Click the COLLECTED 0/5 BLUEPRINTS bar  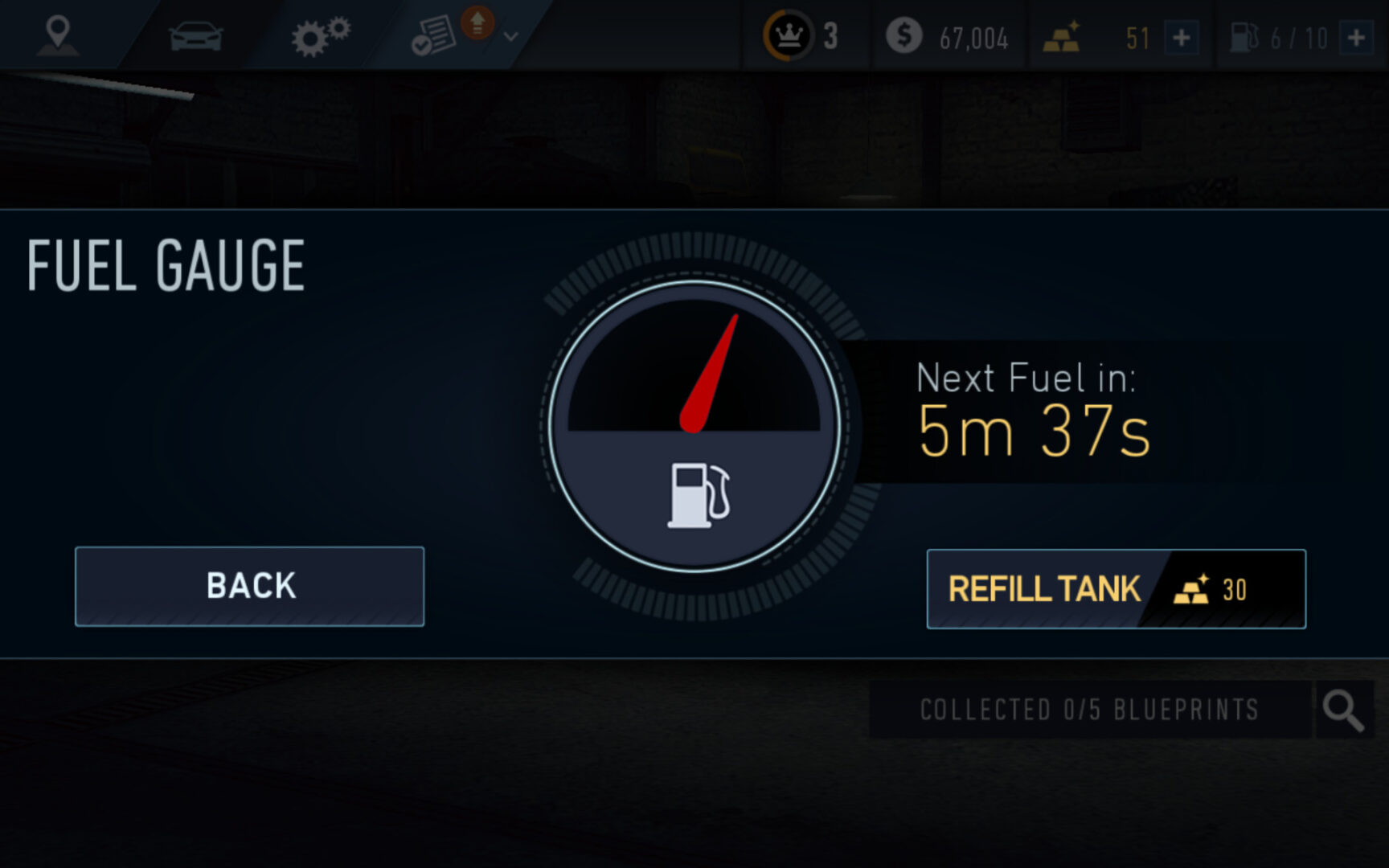1089,709
